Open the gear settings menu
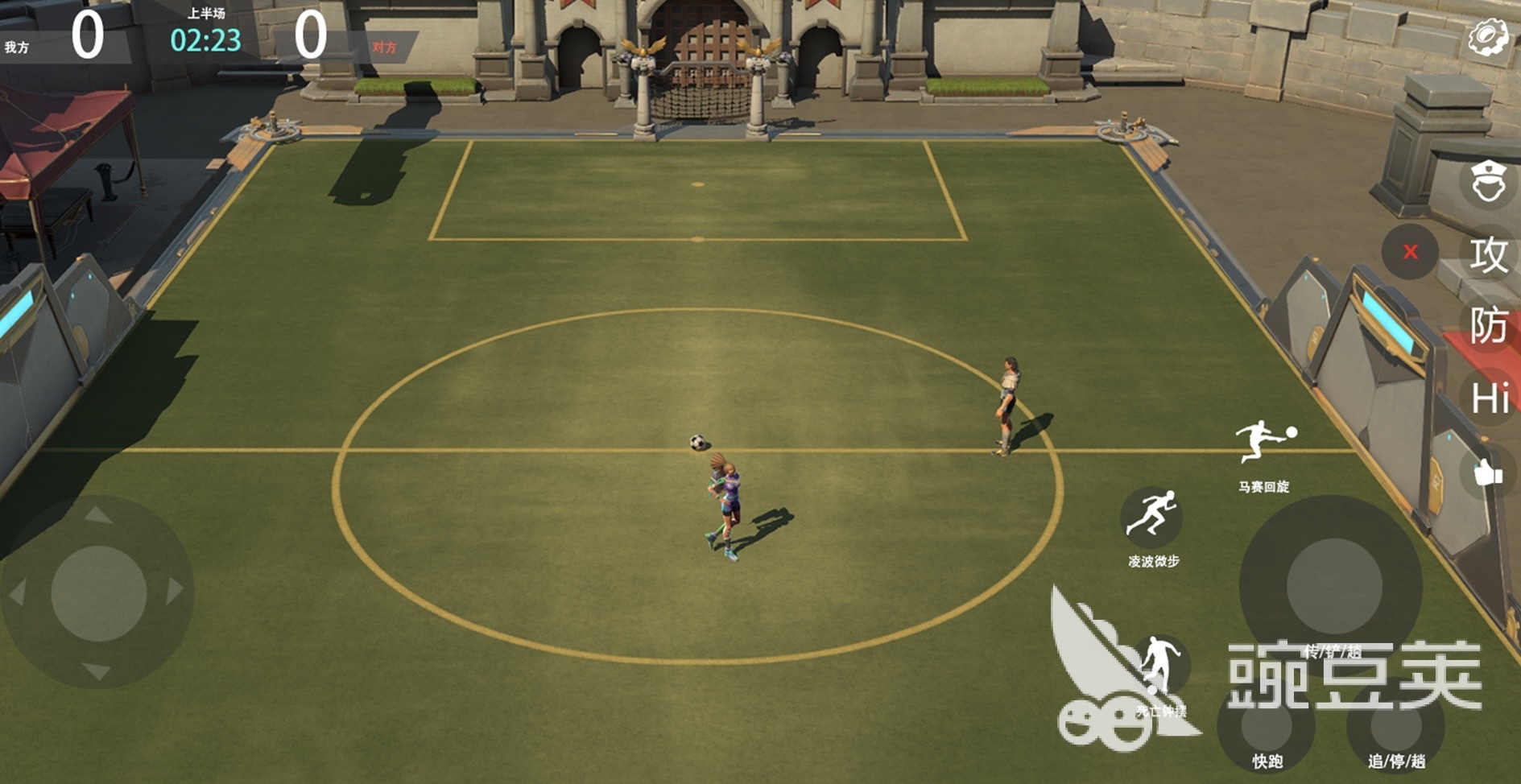Image resolution: width=1521 pixels, height=784 pixels. pos(1487,37)
